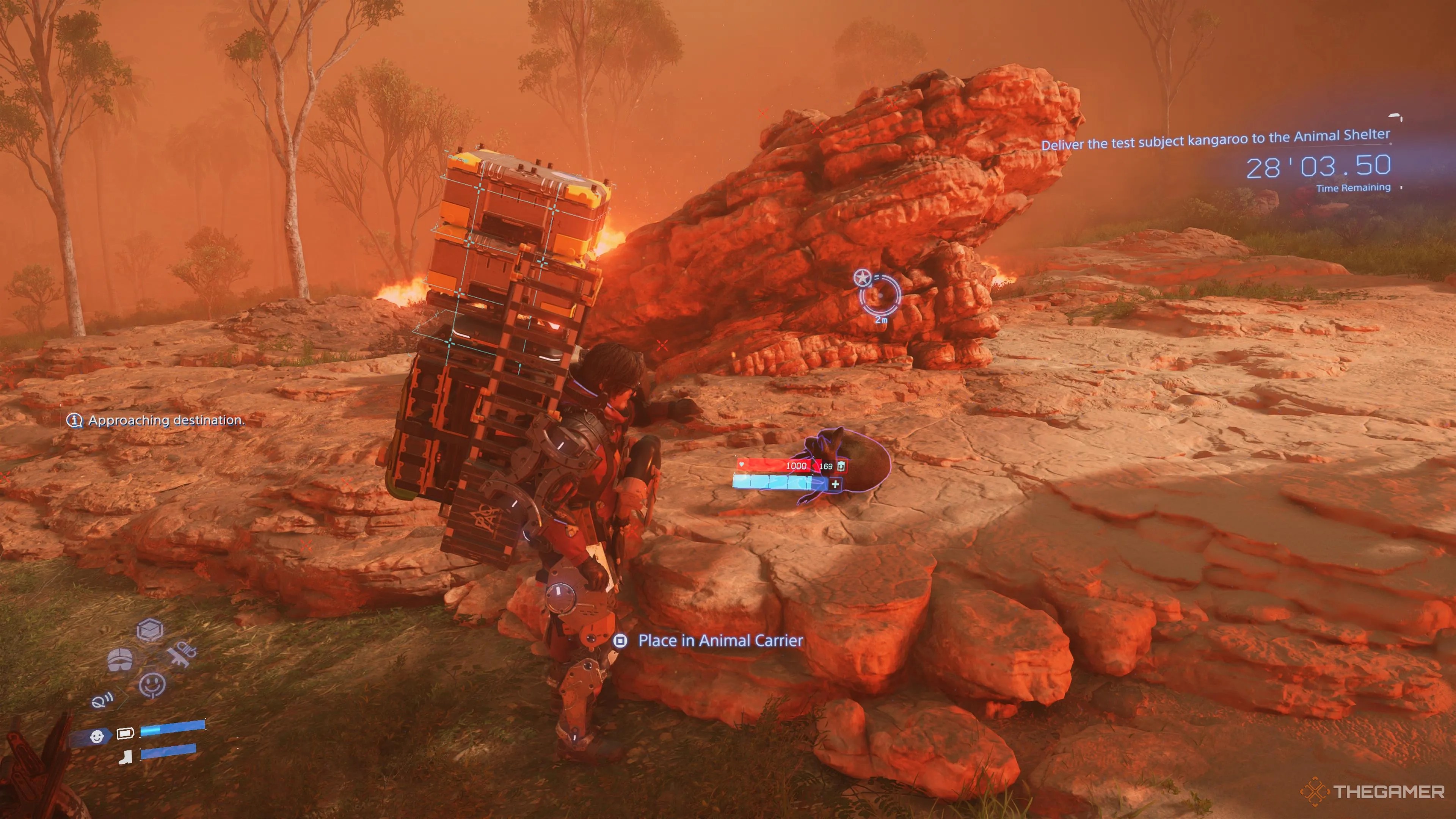Select the Place in Animal Carrier action
1456x819 pixels.
pos(720,640)
